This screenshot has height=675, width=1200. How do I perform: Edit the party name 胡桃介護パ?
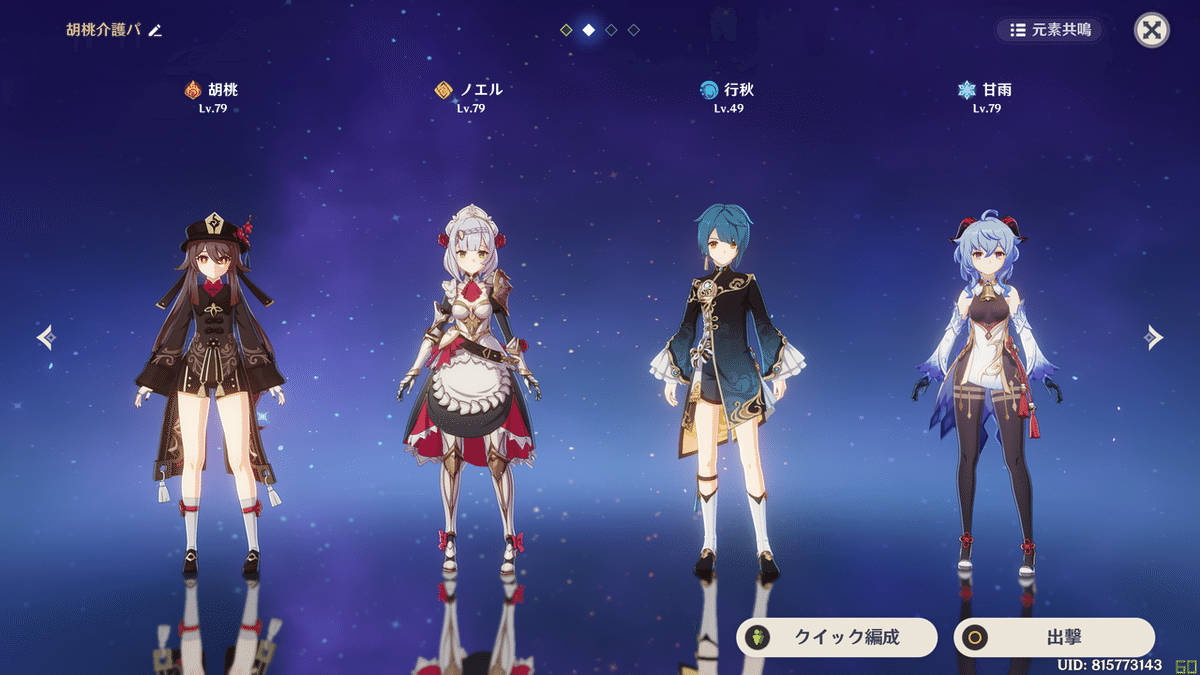click(155, 30)
